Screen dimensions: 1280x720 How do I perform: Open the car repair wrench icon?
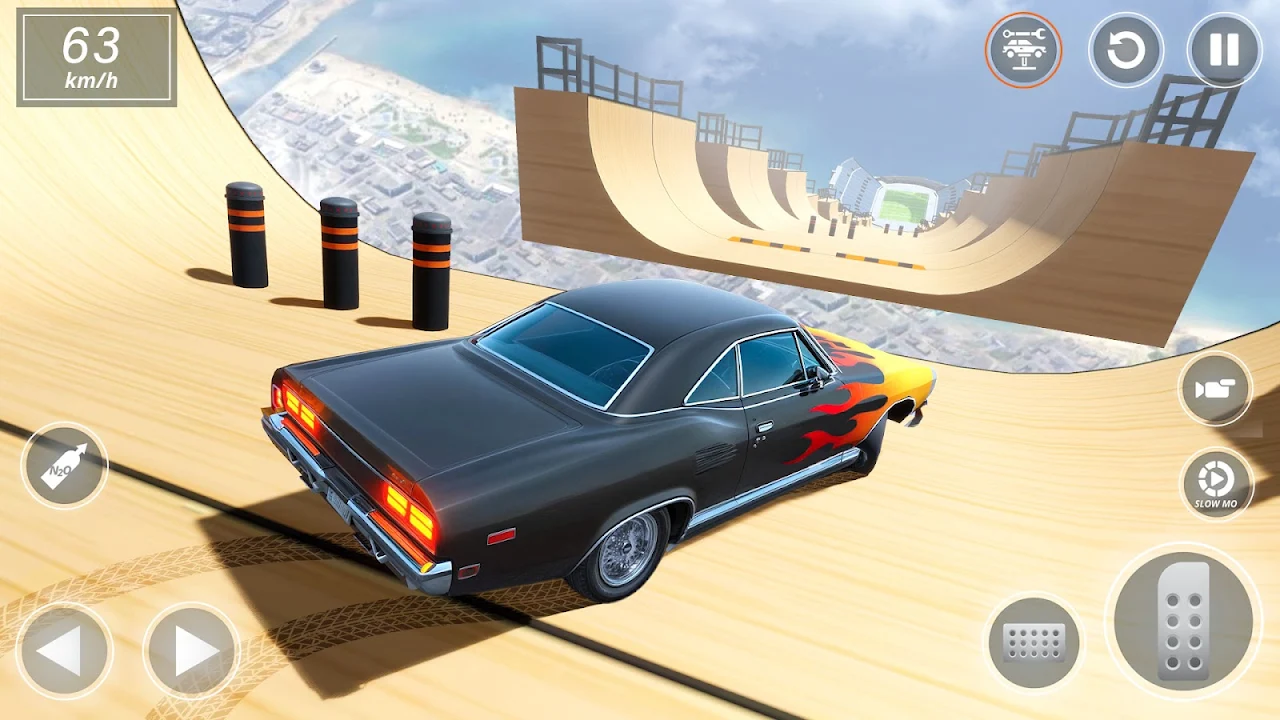pos(1023,49)
